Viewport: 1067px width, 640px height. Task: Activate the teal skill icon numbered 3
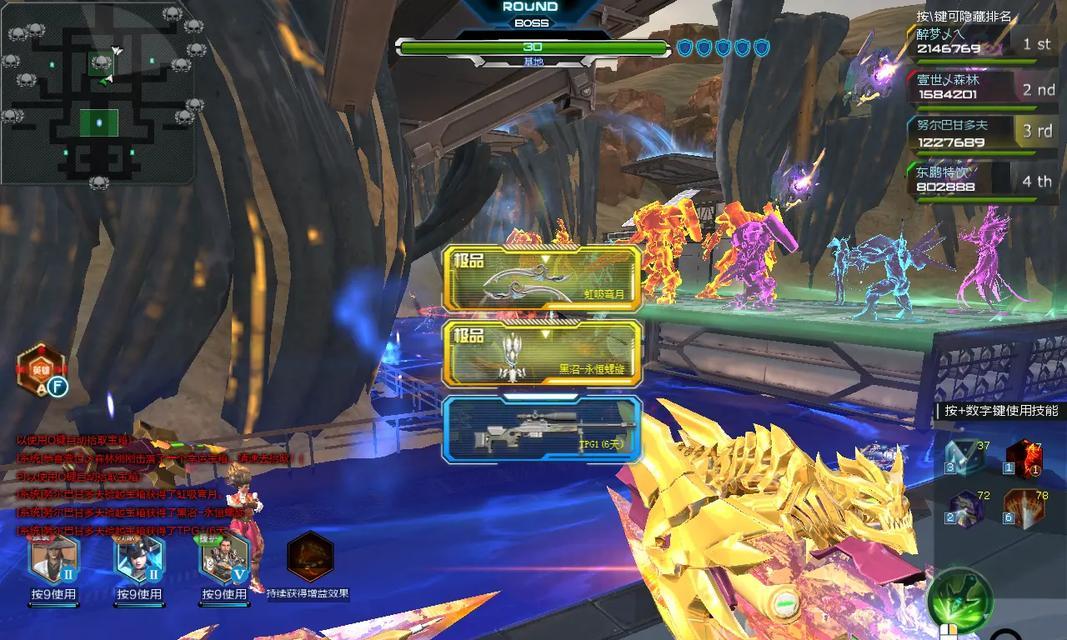(x=962, y=457)
